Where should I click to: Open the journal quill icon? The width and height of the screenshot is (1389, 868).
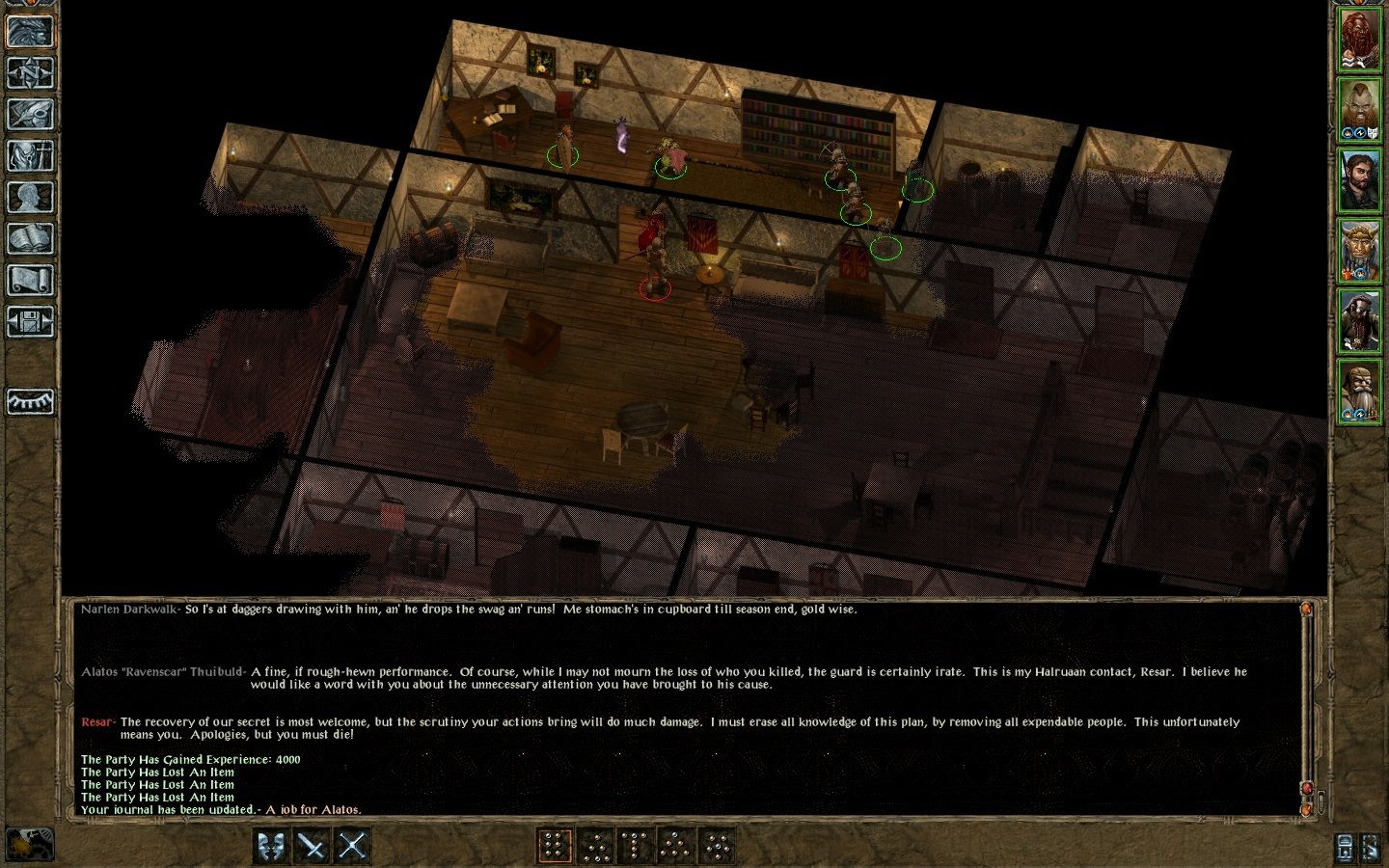click(x=30, y=114)
